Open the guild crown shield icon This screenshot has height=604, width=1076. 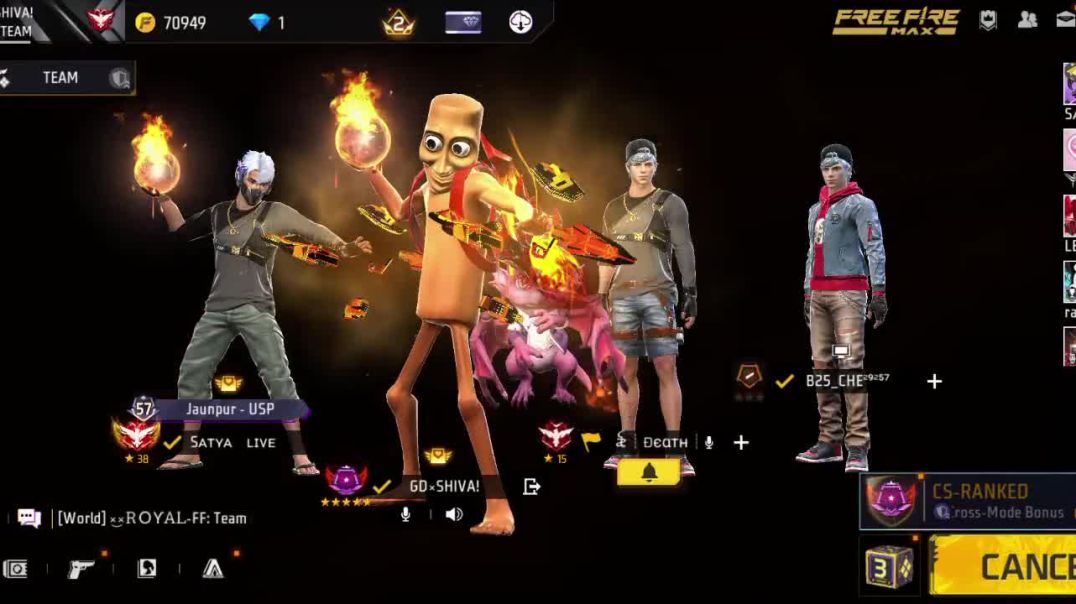[x=988, y=19]
